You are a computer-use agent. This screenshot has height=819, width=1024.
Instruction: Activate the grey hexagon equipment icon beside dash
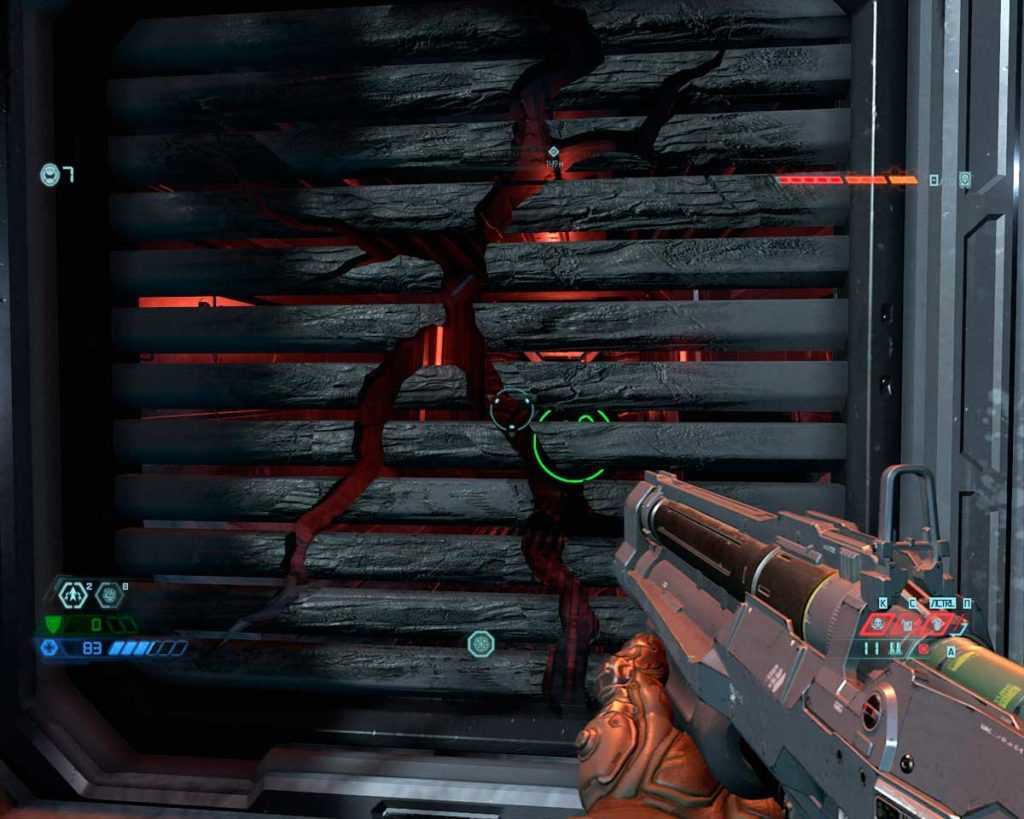point(108,595)
